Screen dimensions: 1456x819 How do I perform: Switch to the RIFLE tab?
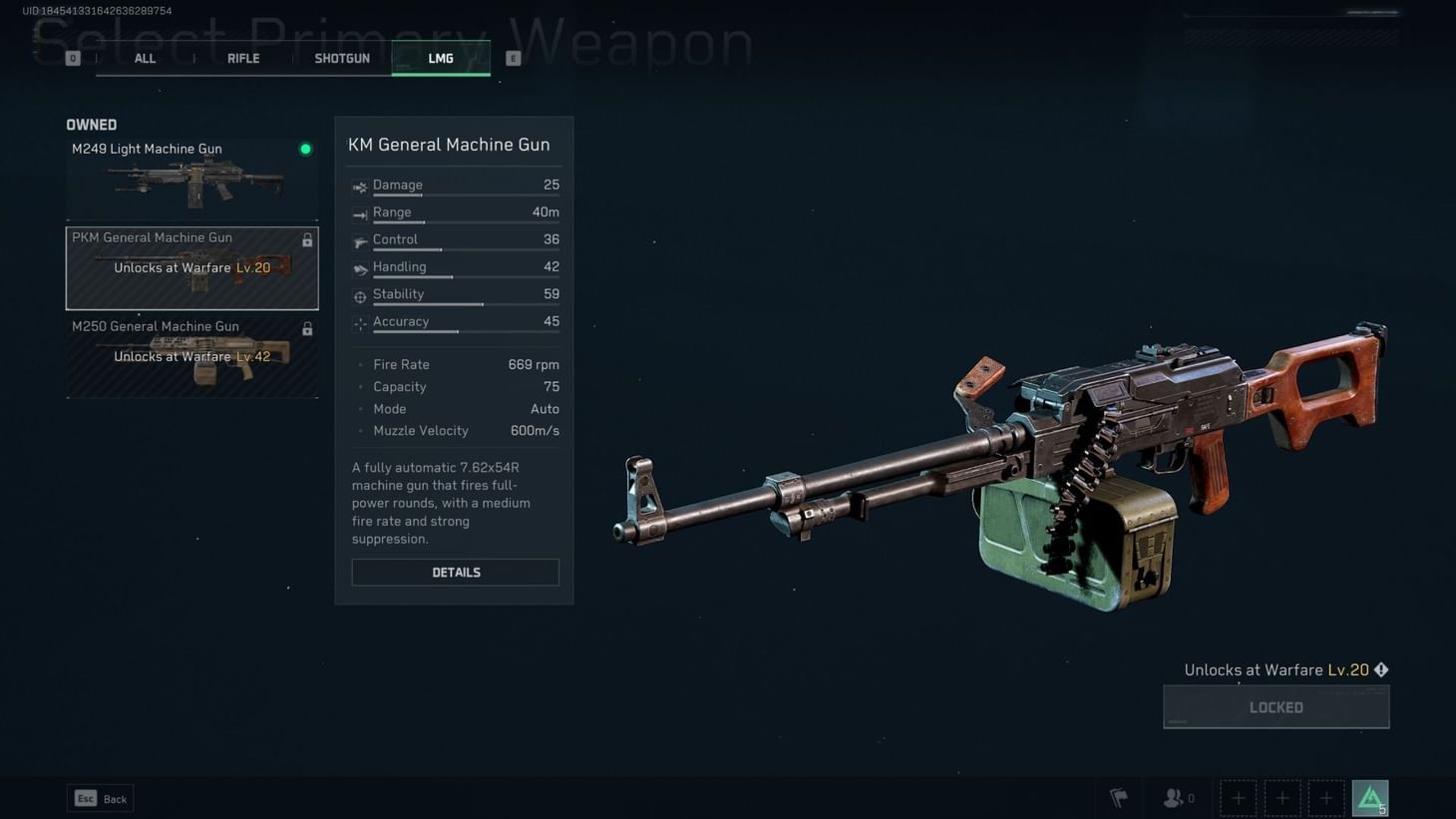[242, 58]
